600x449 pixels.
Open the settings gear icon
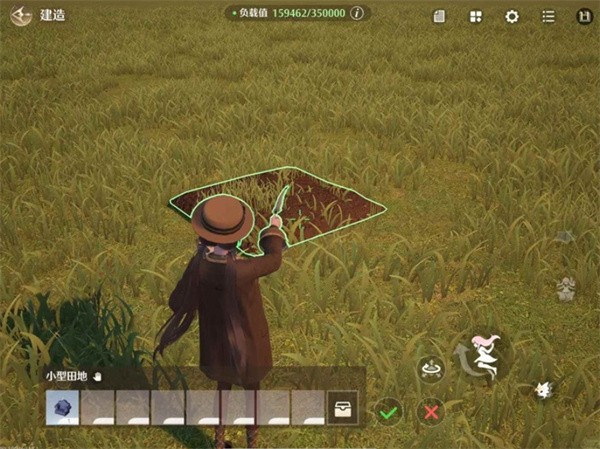512,16
